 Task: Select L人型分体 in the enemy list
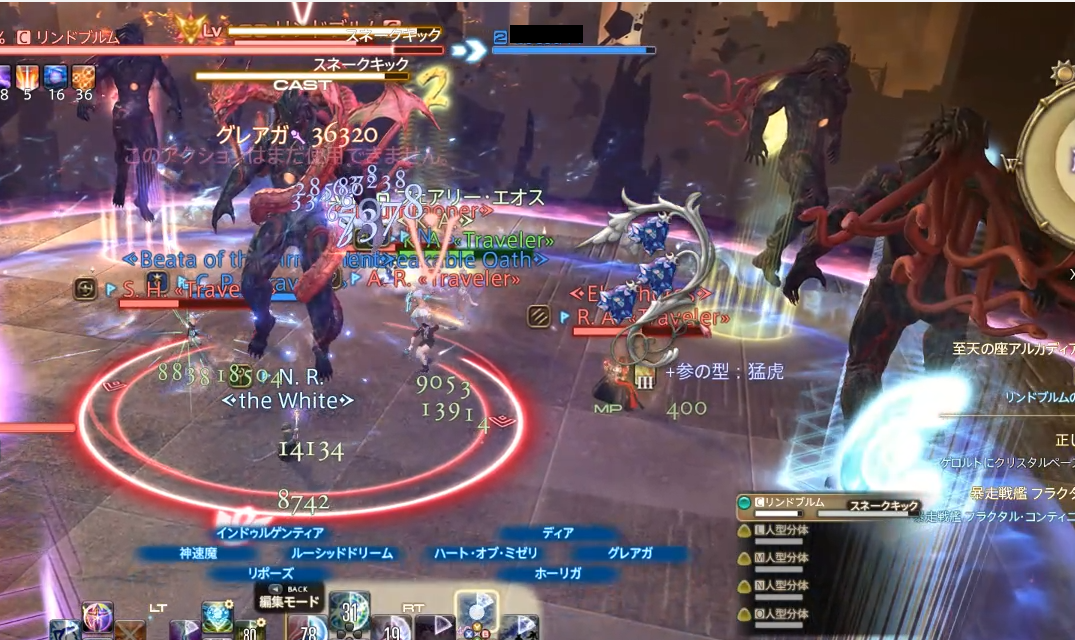(785, 532)
